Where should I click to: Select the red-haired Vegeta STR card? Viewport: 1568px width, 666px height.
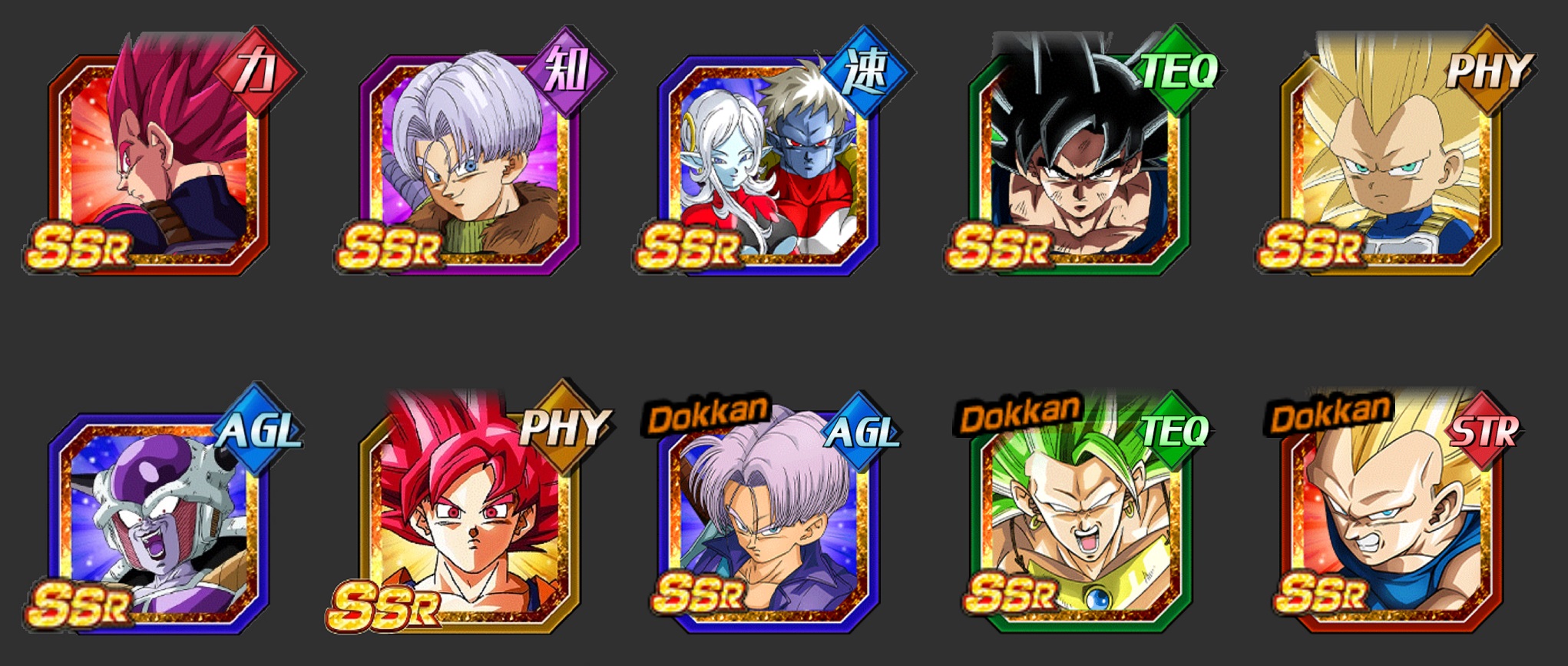(x=161, y=161)
